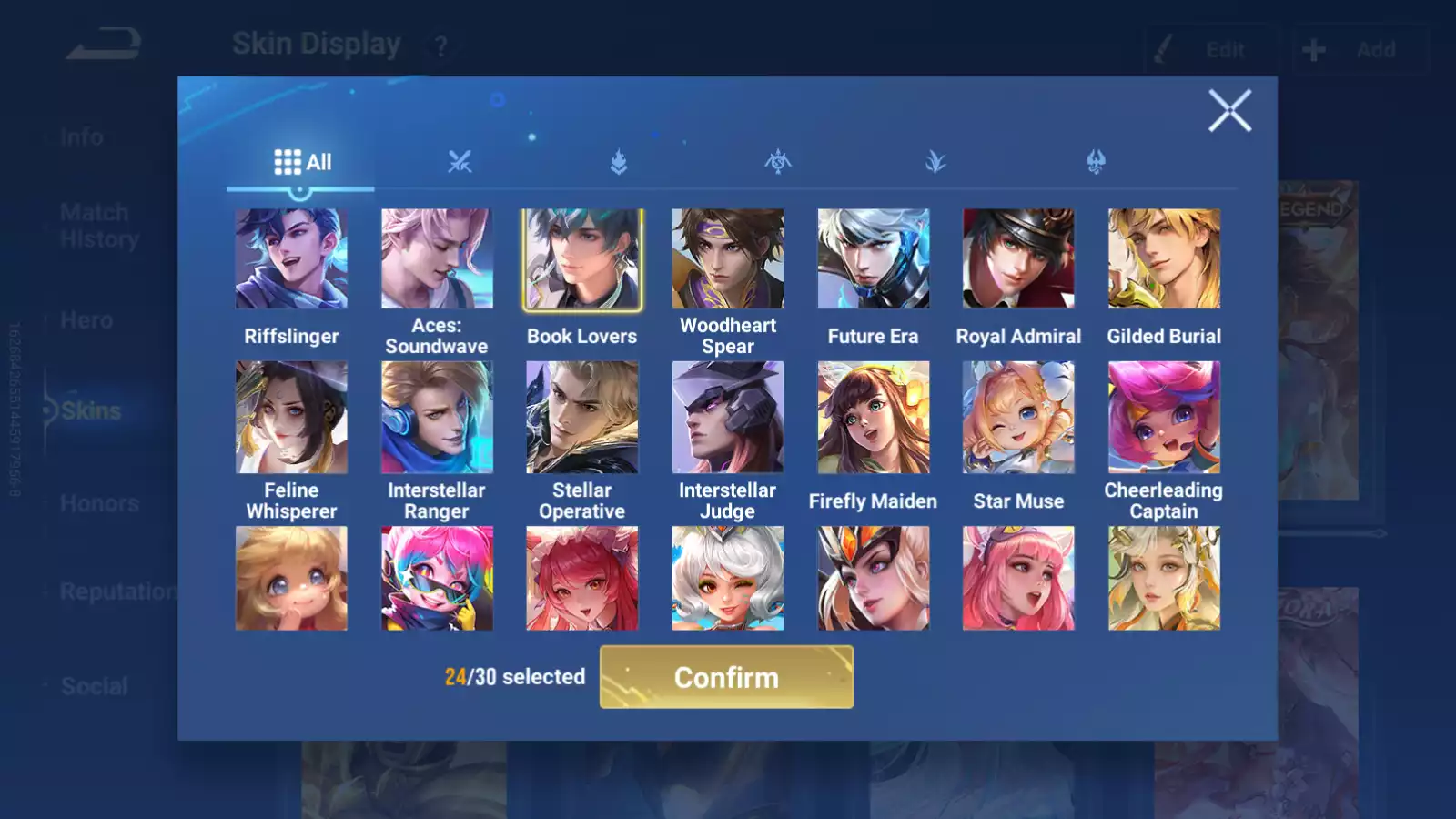Toggle selection of the Book Lovers skin

581,258
